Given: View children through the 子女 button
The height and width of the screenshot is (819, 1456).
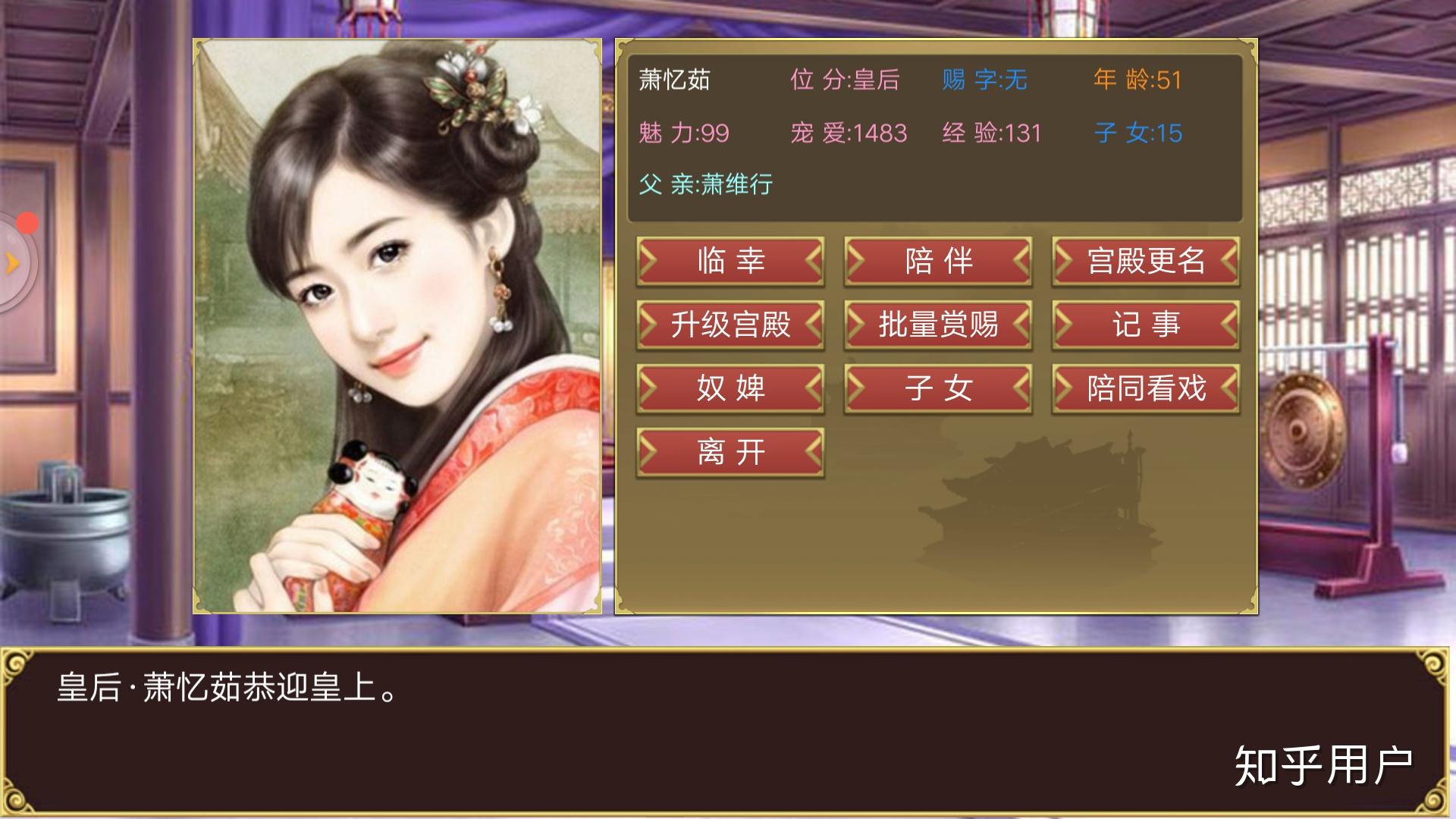Looking at the screenshot, I should 938,388.
